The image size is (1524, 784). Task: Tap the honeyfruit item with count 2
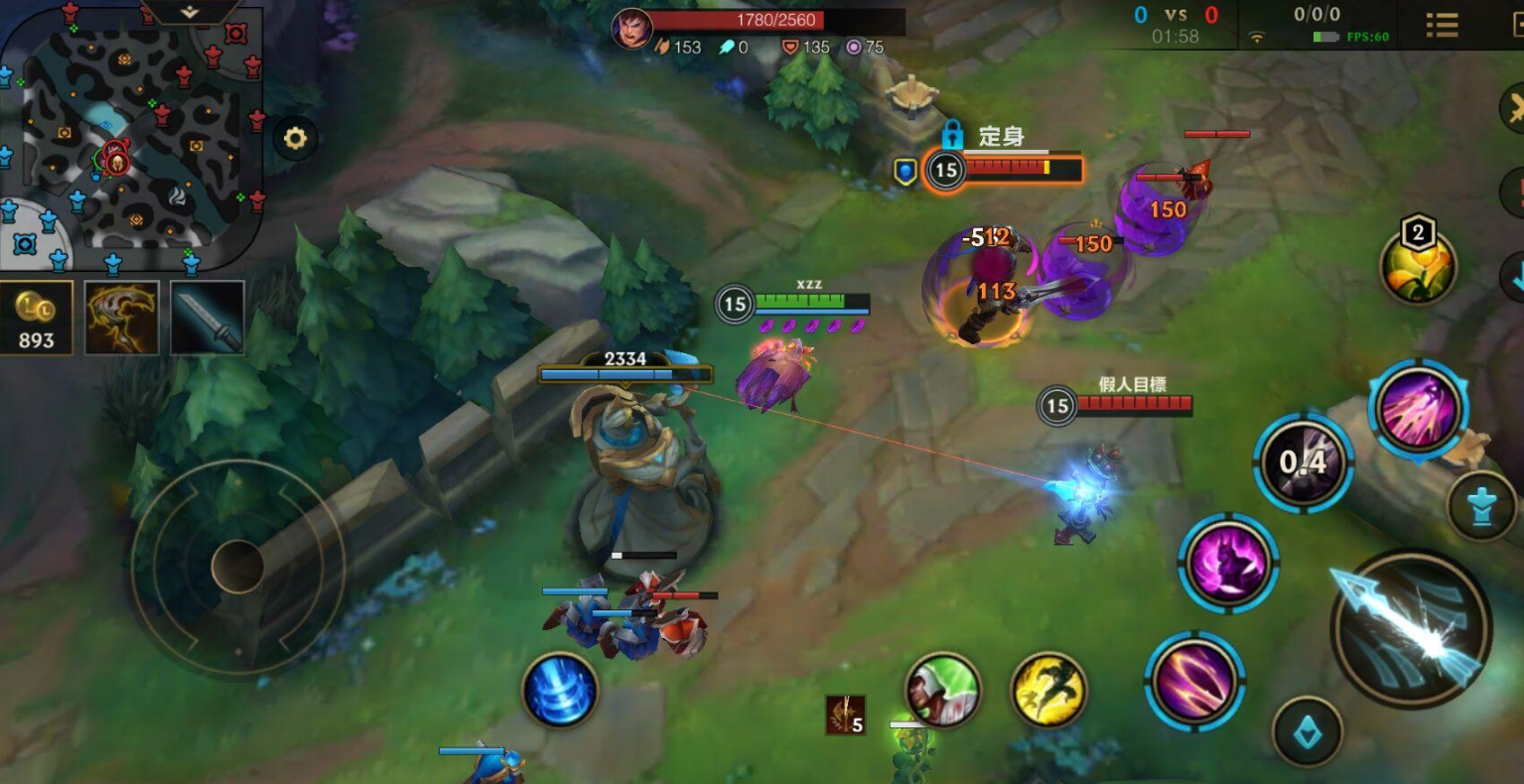pyautogui.click(x=1418, y=266)
